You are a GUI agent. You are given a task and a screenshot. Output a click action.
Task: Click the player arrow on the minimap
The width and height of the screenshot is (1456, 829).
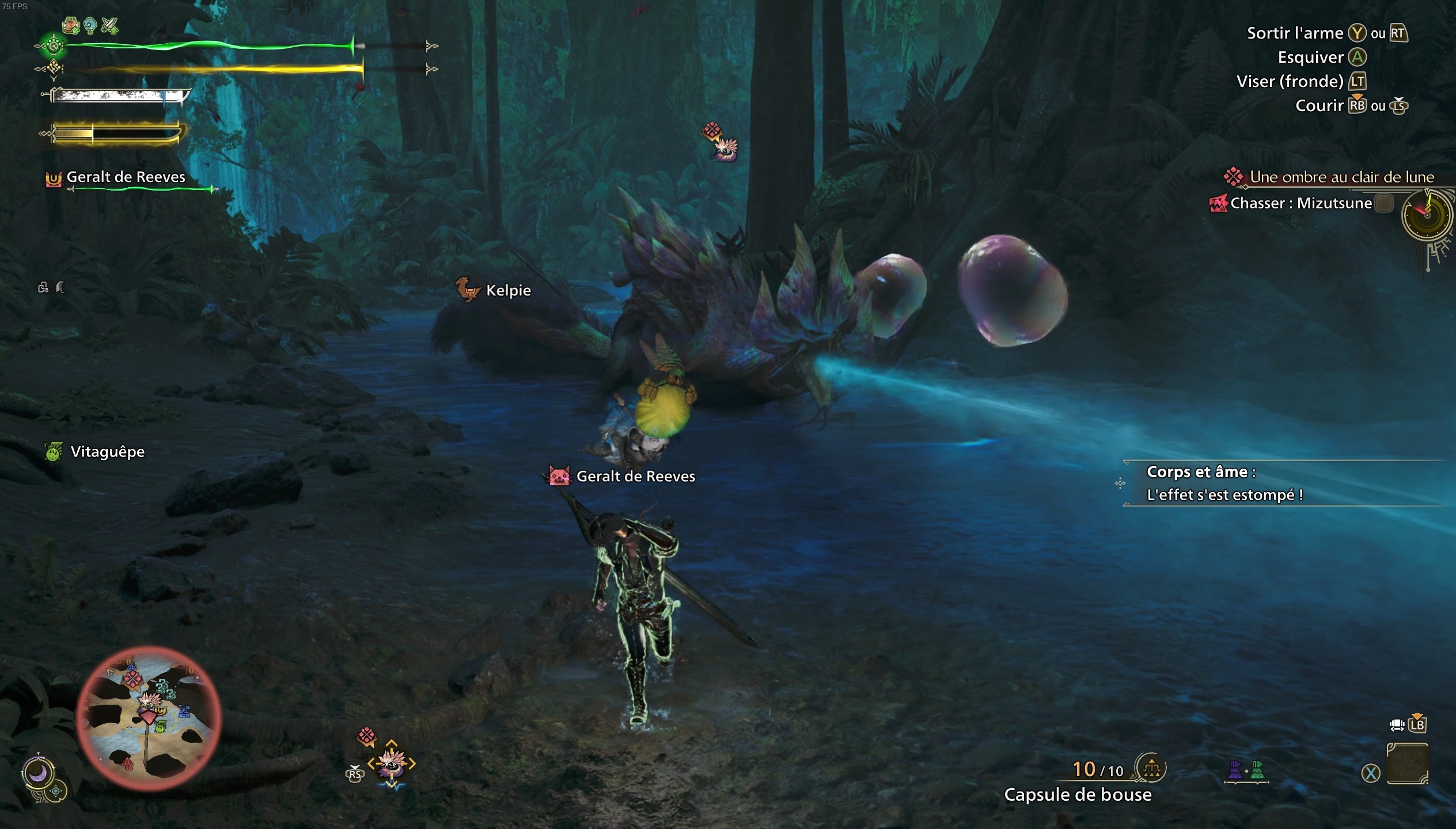point(148,718)
